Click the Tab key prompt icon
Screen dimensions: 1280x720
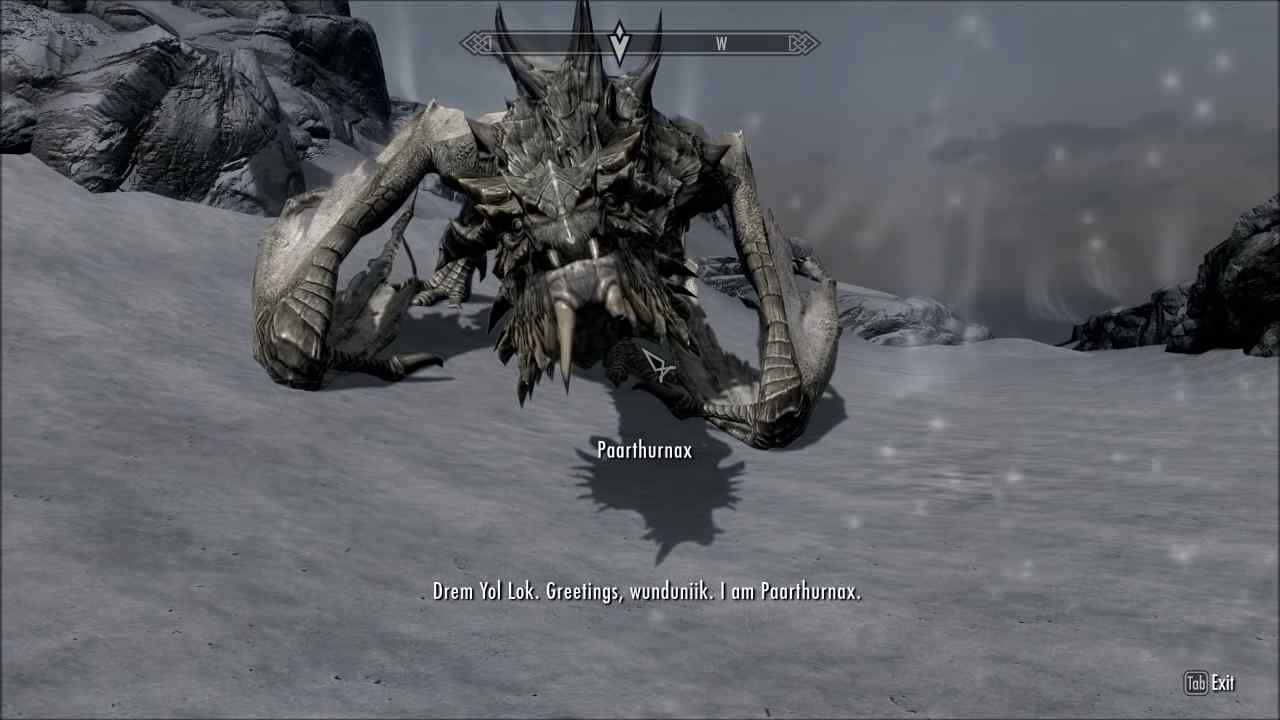click(x=1196, y=683)
